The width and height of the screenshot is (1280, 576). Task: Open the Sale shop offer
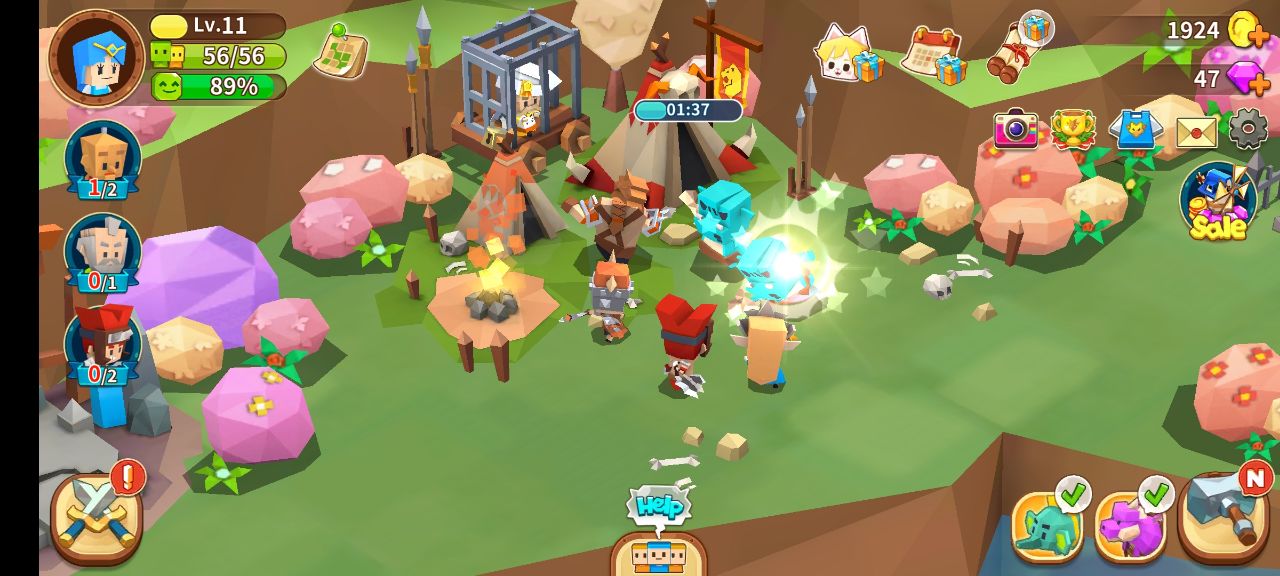(x=1218, y=201)
